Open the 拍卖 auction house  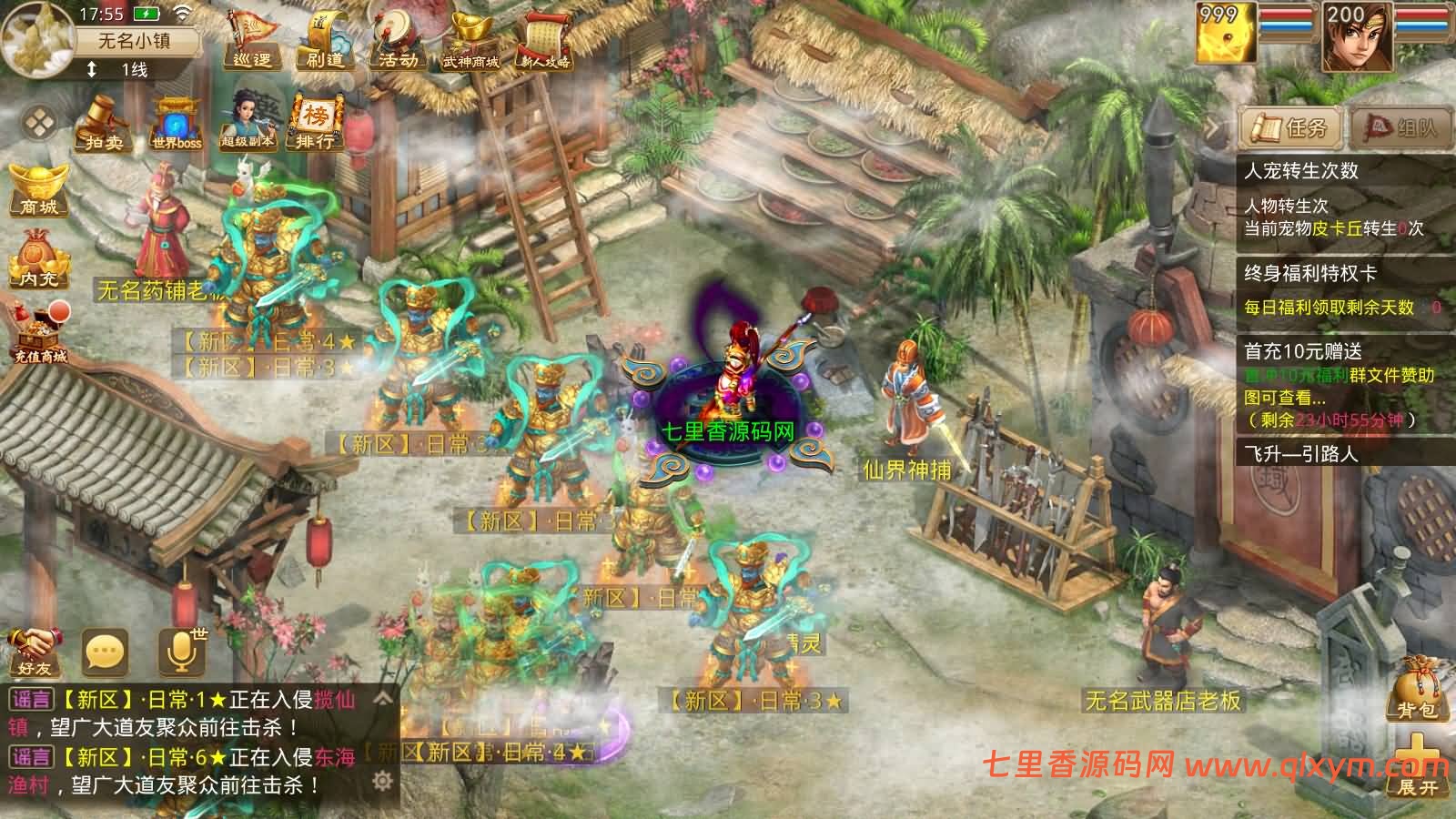tap(103, 125)
